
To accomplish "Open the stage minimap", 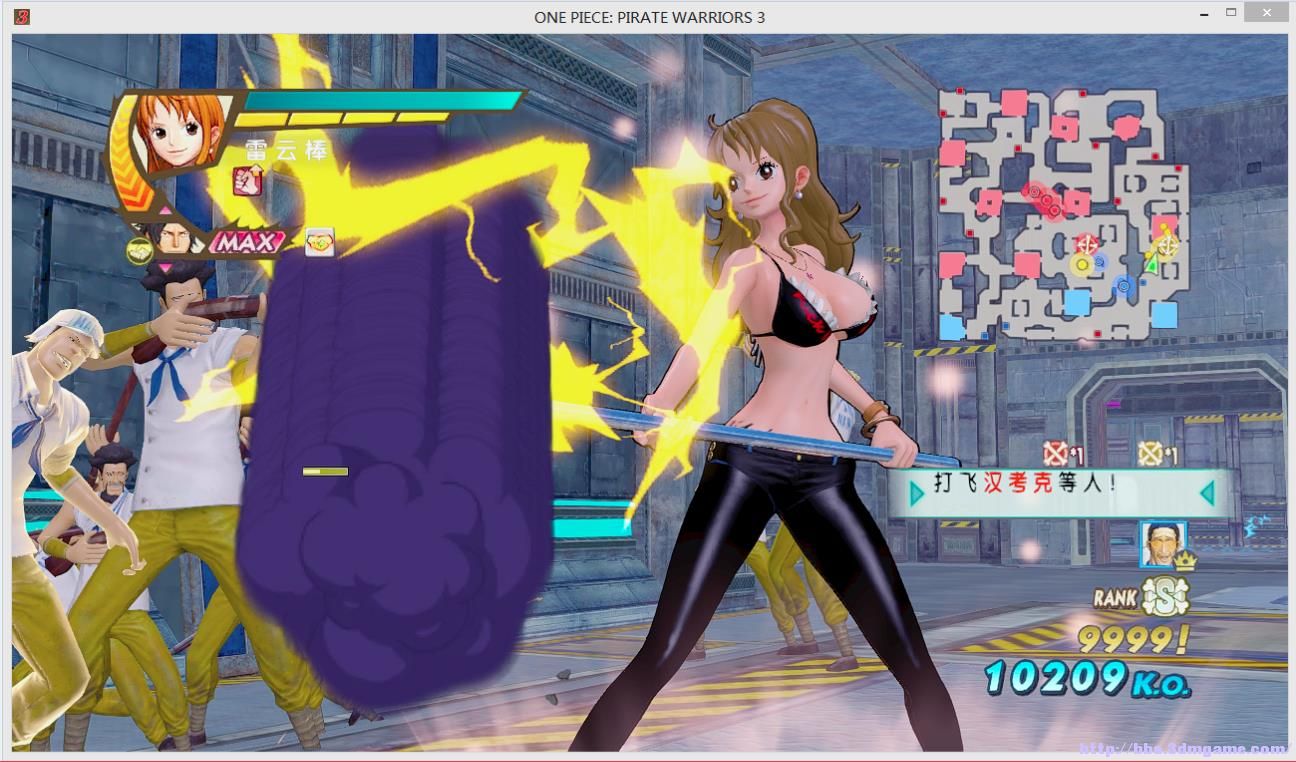I will [1064, 214].
